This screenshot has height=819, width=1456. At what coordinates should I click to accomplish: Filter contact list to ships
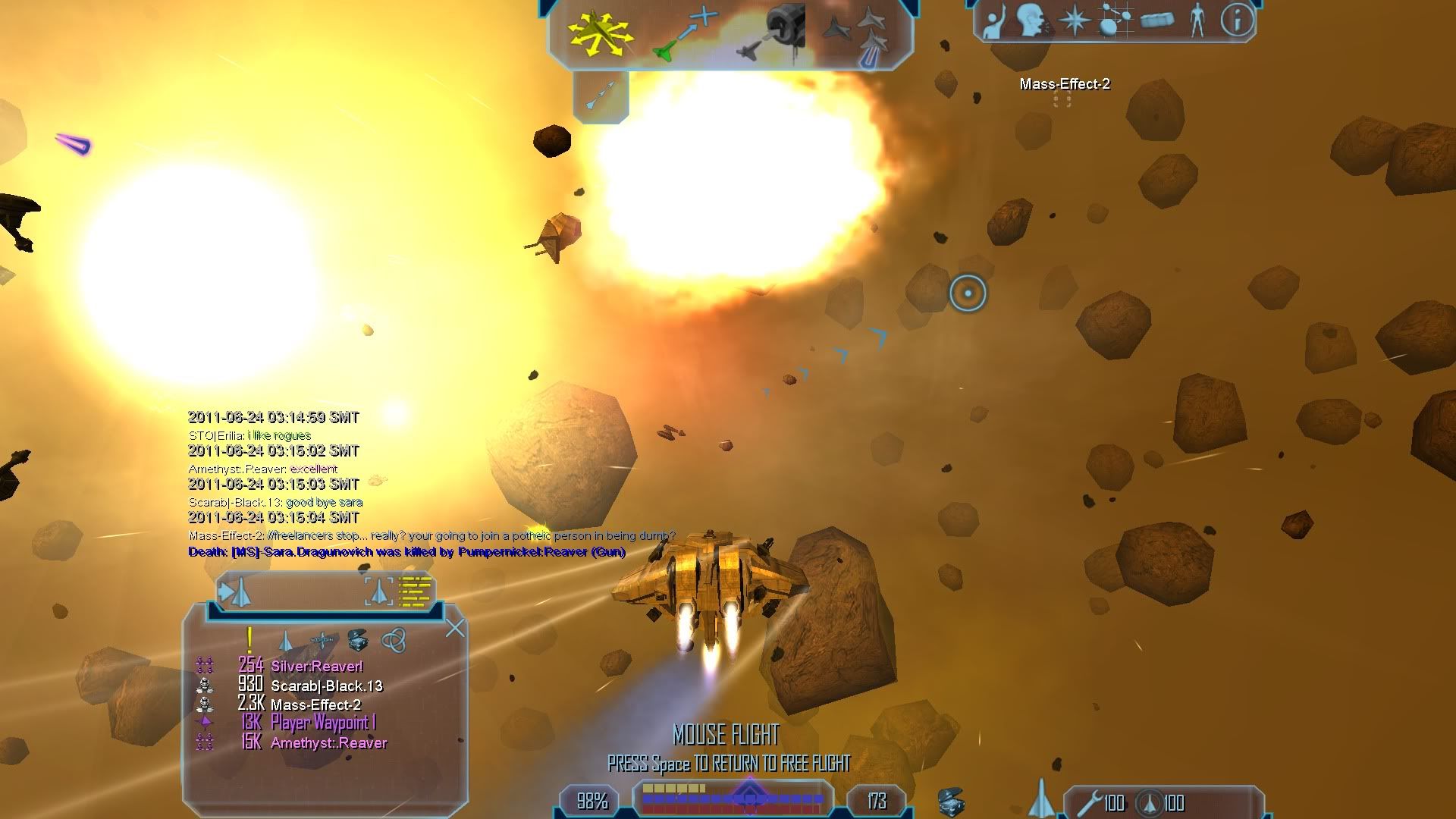[x=286, y=641]
